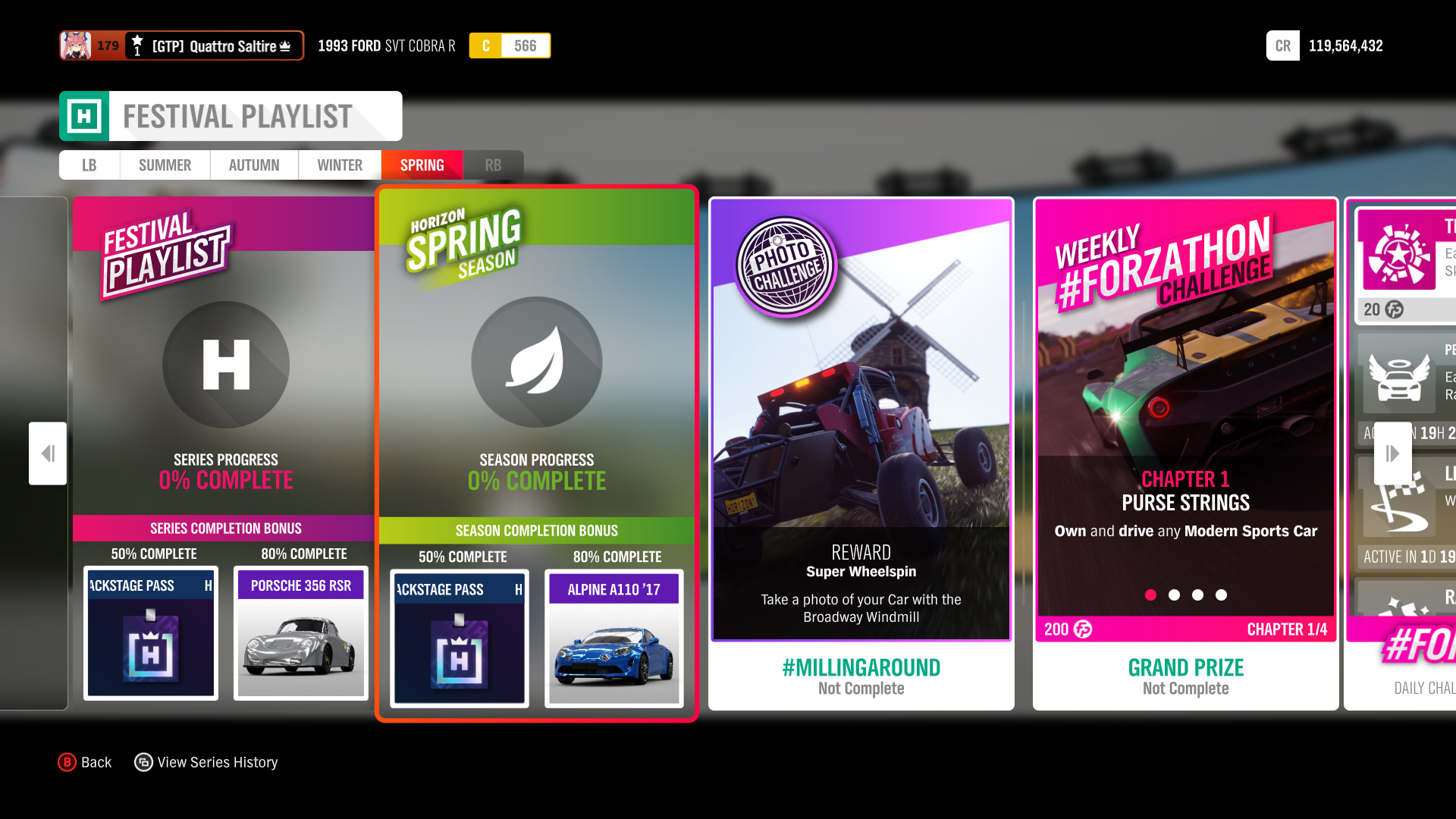Select the Alpine A110 '17 reward thumbnail
The width and height of the screenshot is (1456, 819).
click(613, 641)
